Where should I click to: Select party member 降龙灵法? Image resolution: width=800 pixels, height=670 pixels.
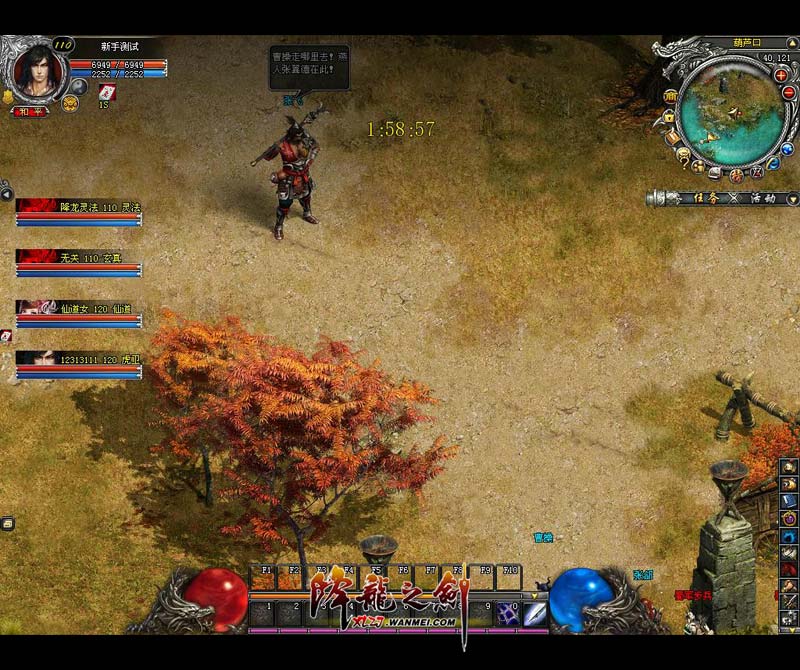click(x=79, y=212)
